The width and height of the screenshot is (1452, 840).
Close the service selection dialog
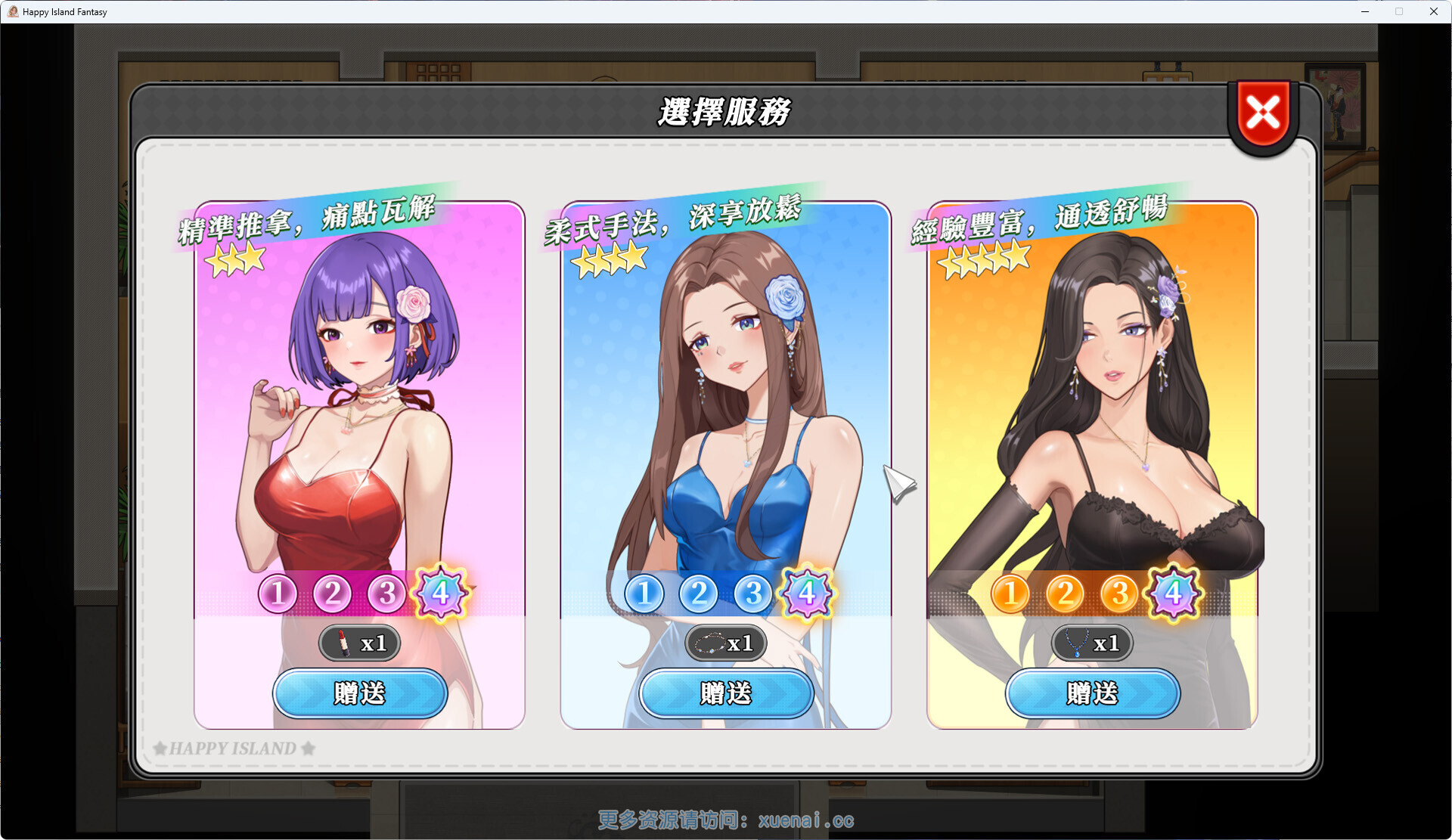click(x=1262, y=115)
